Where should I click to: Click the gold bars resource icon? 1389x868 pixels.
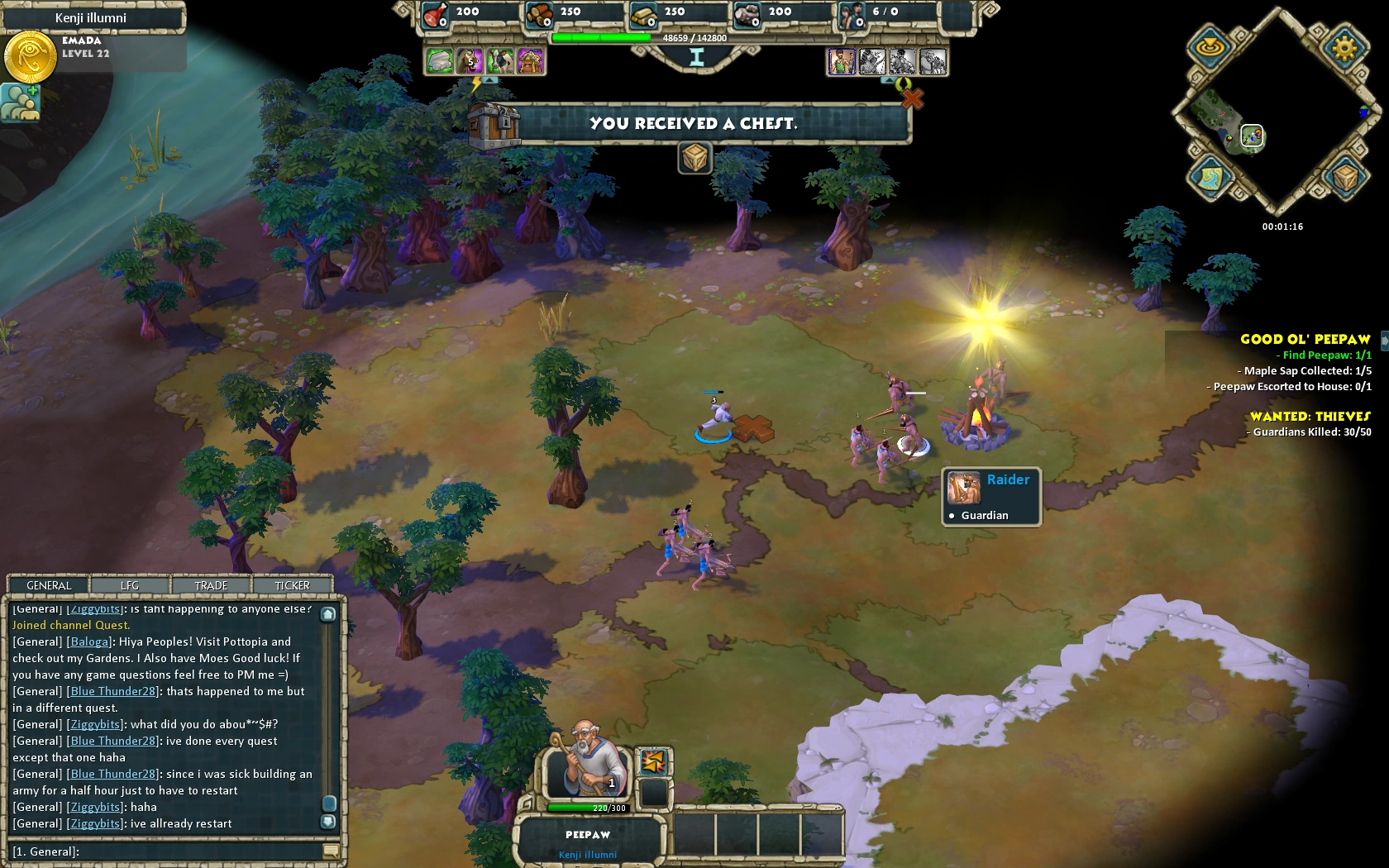click(x=642, y=15)
